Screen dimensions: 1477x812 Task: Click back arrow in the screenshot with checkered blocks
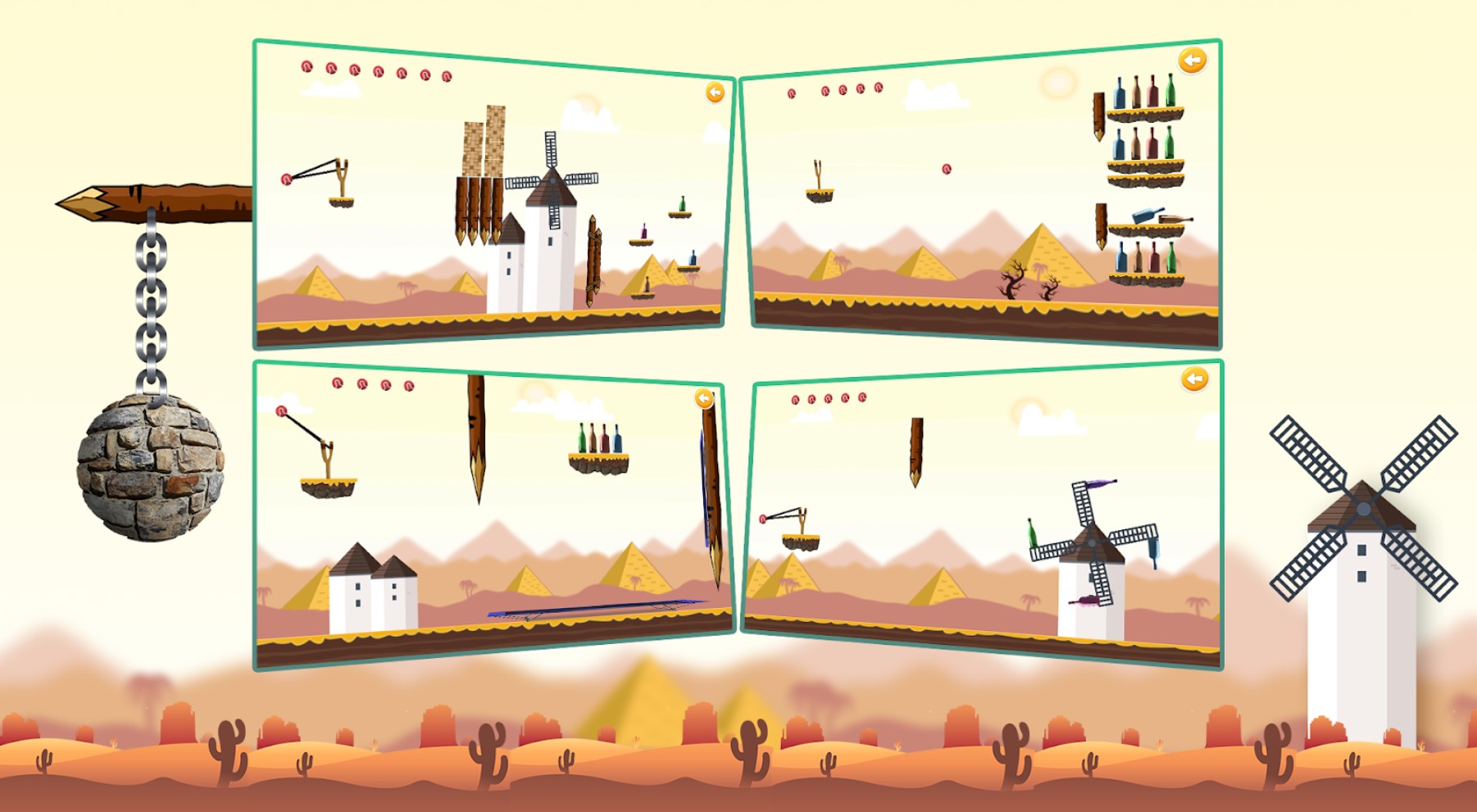pos(715,93)
